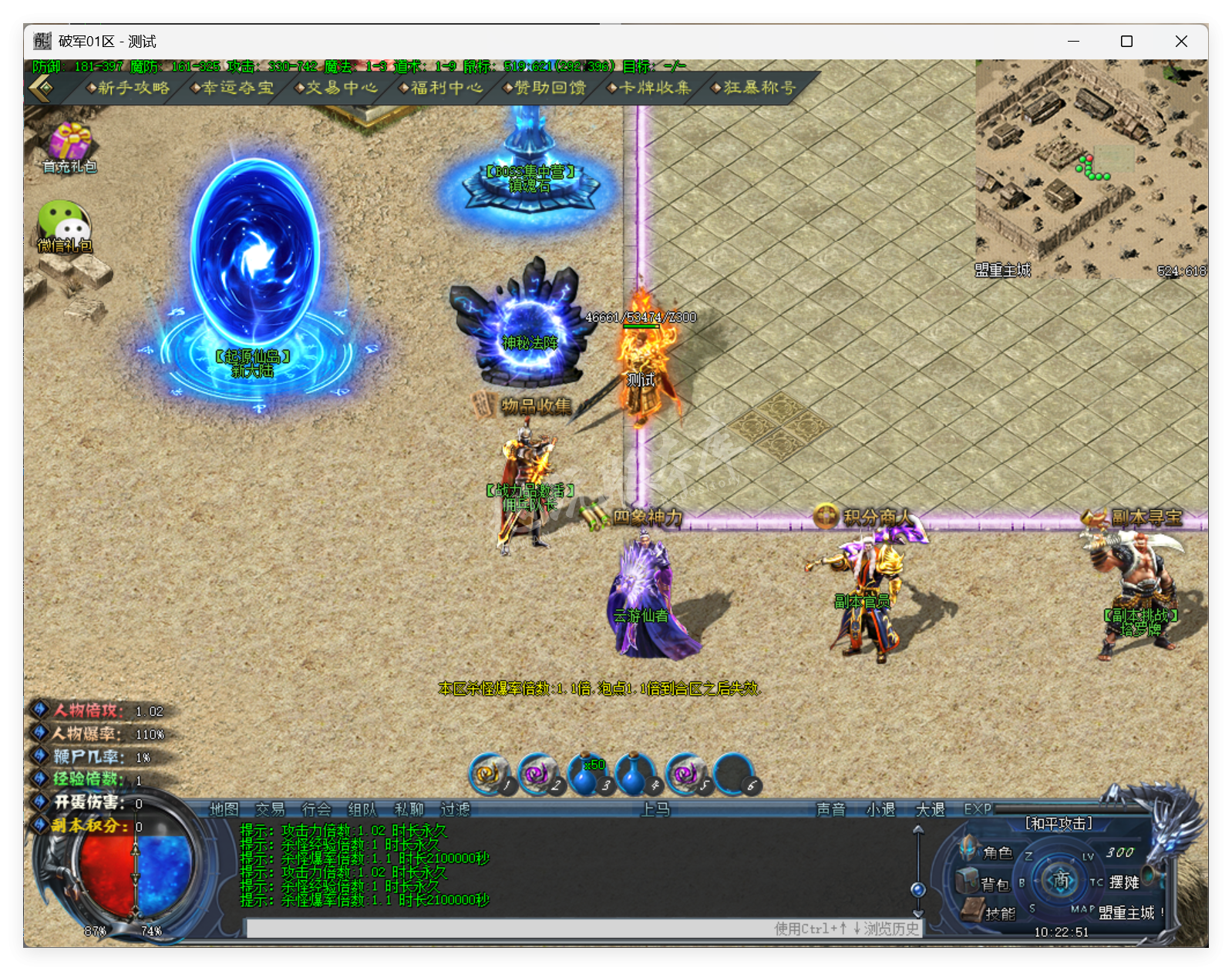
Task: Switch the 和平攻击 peace attack mode
Action: coord(1060,823)
